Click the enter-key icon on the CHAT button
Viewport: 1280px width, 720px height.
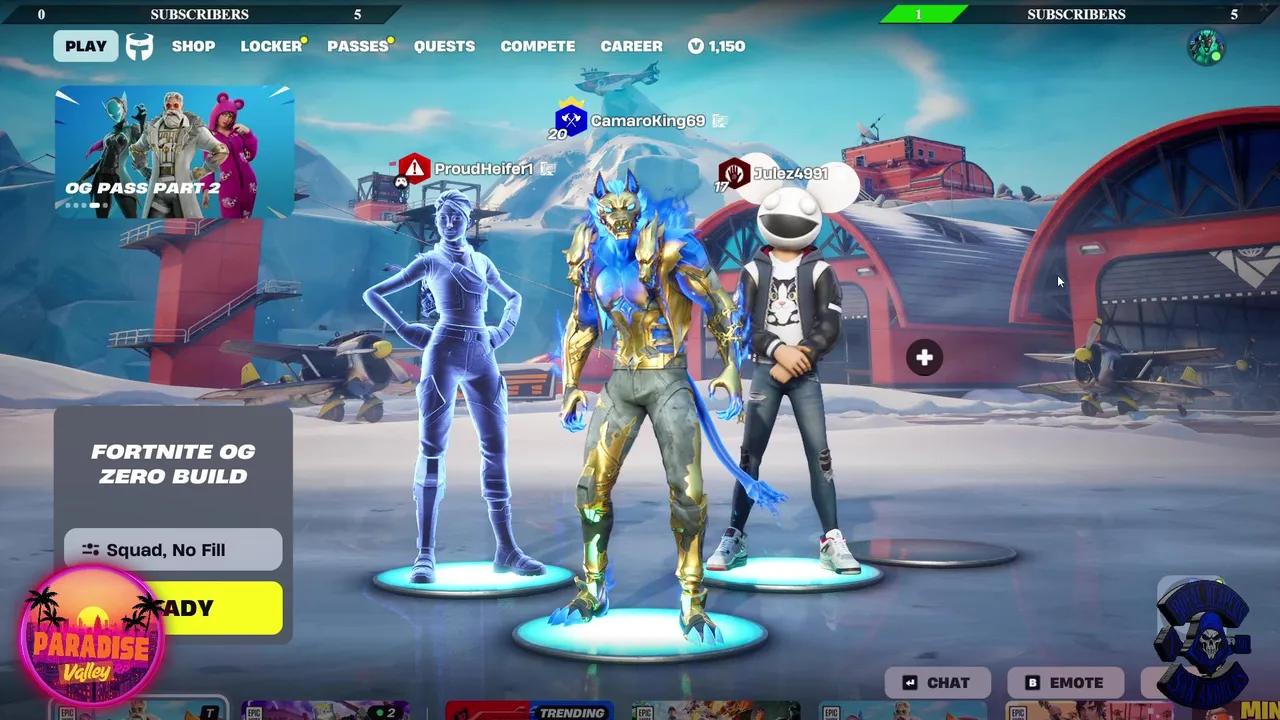pyautogui.click(x=907, y=682)
